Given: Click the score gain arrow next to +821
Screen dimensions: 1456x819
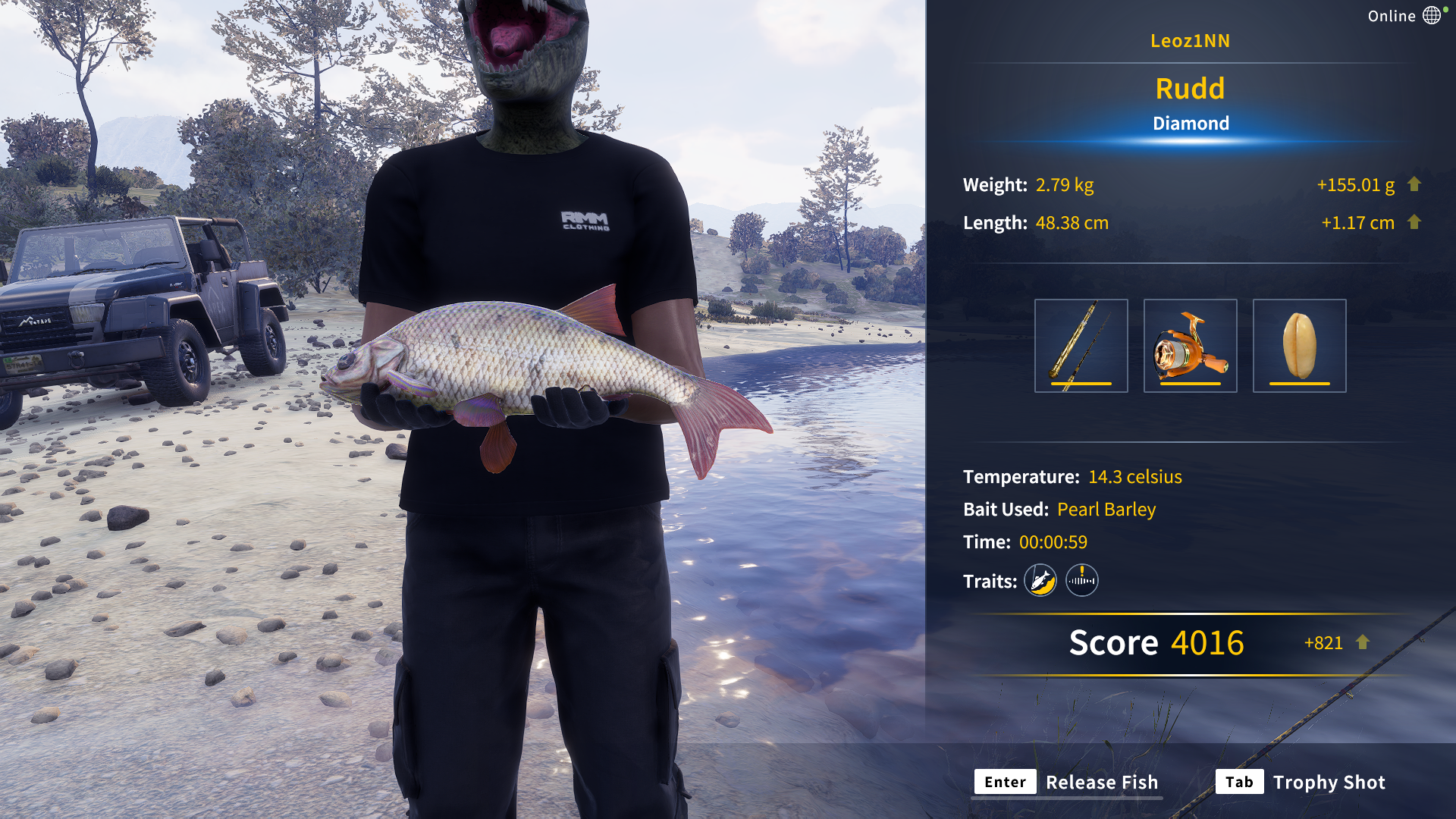Looking at the screenshot, I should pos(1362,643).
